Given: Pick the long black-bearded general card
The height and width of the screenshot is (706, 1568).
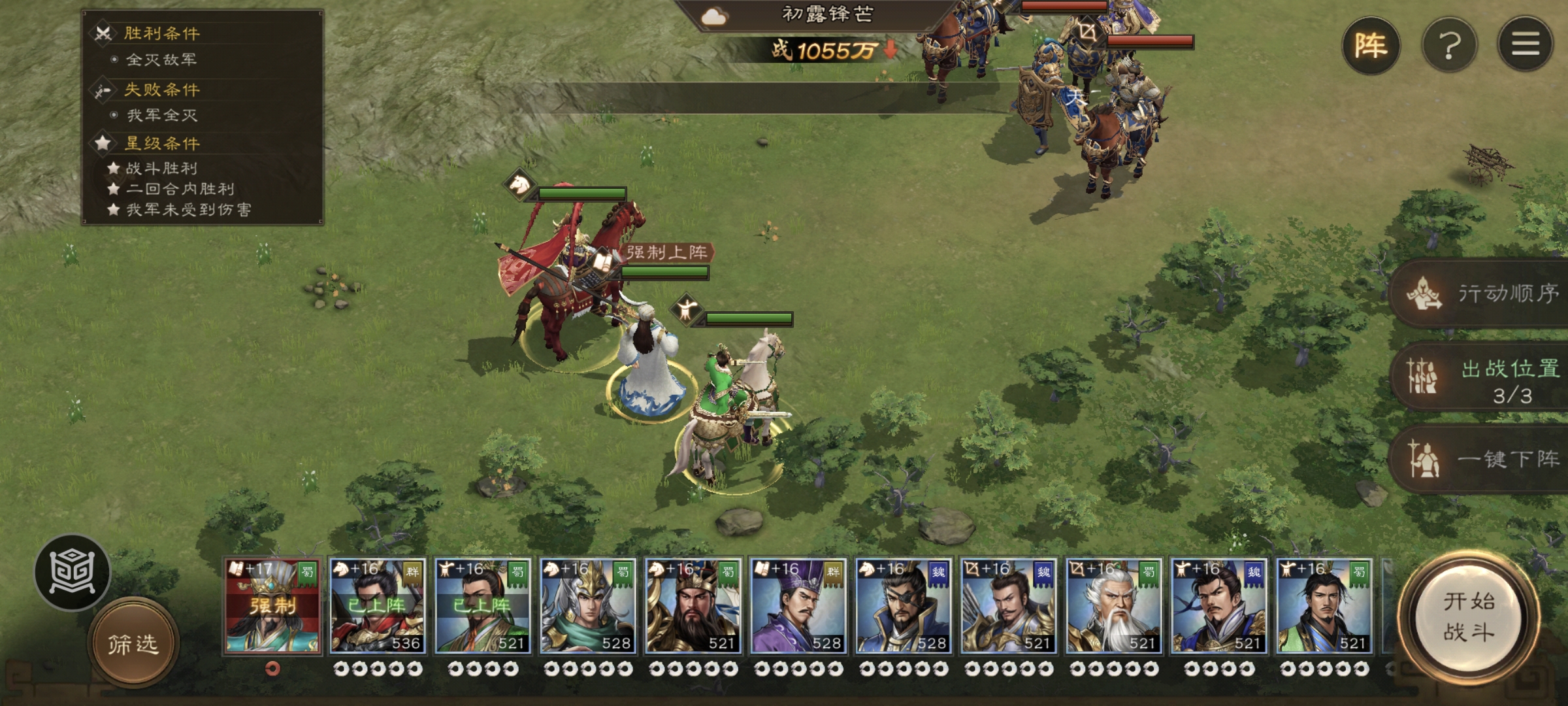Looking at the screenshot, I should coord(693,606).
